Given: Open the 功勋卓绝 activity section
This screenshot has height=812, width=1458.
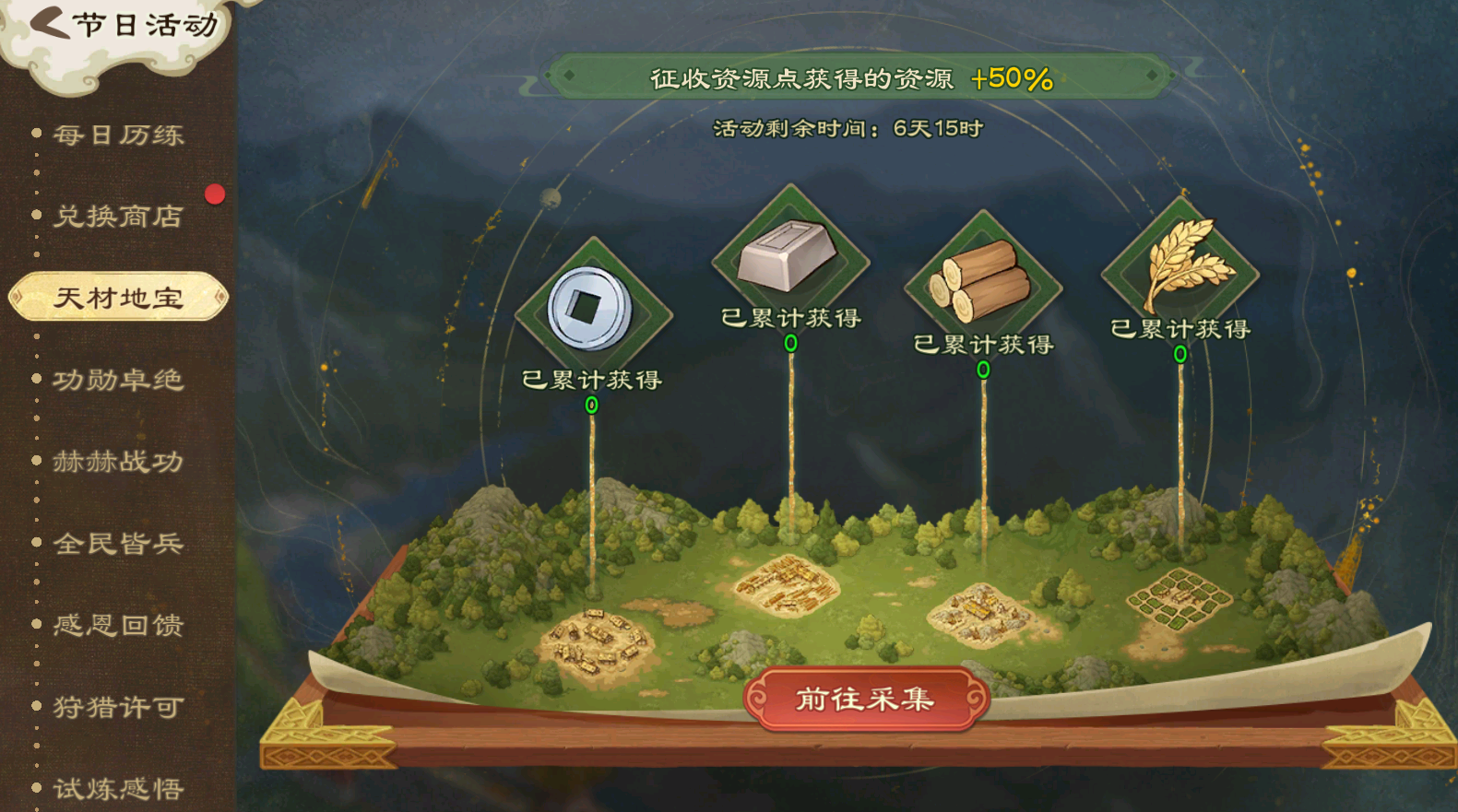Looking at the screenshot, I should click(118, 380).
